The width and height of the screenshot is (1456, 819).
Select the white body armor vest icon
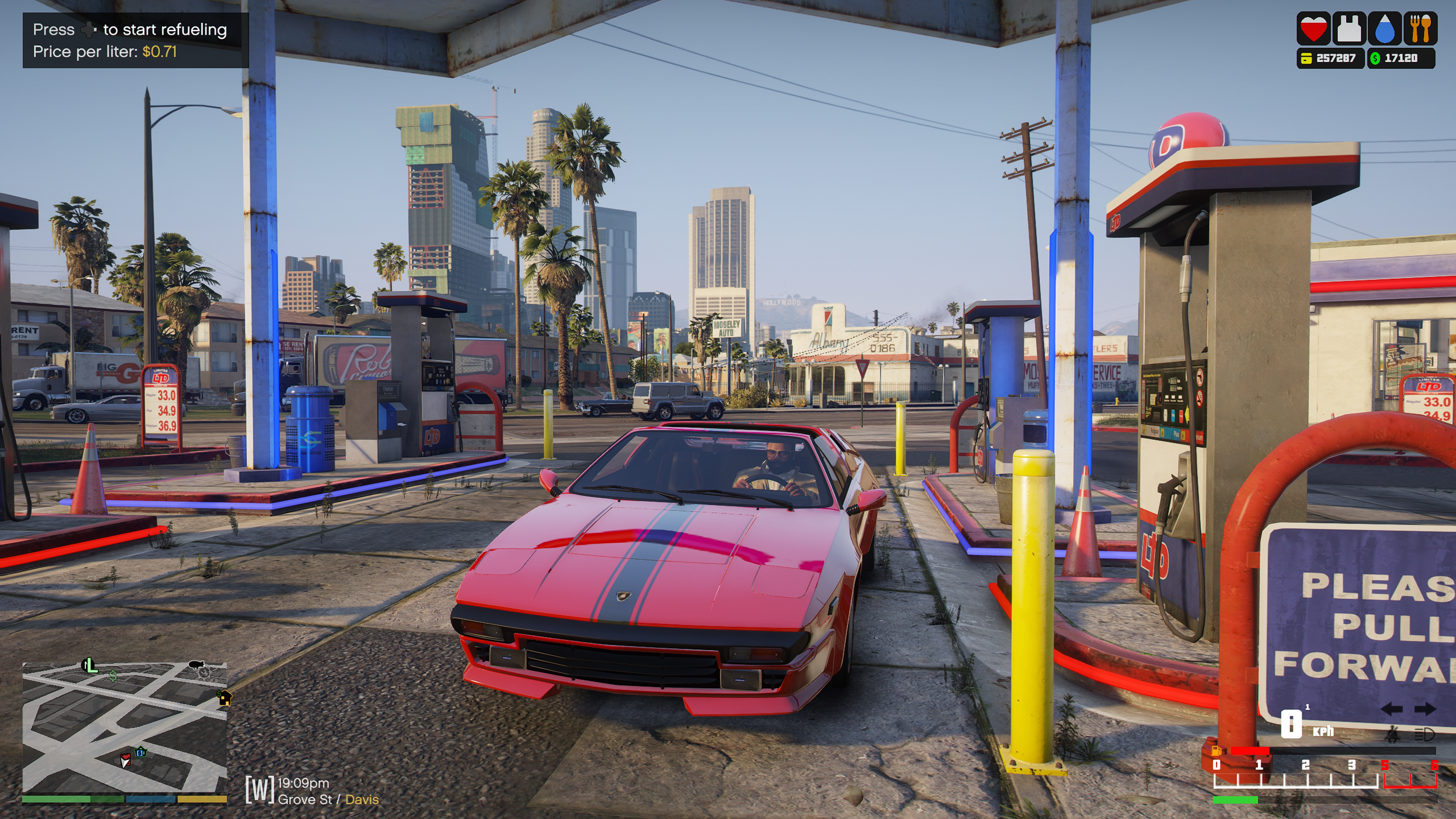point(1349,28)
